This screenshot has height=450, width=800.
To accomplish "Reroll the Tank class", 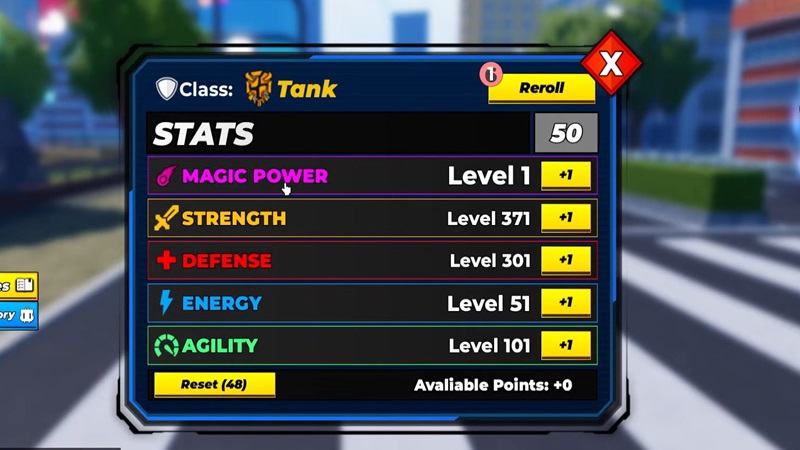I will tap(541, 88).
